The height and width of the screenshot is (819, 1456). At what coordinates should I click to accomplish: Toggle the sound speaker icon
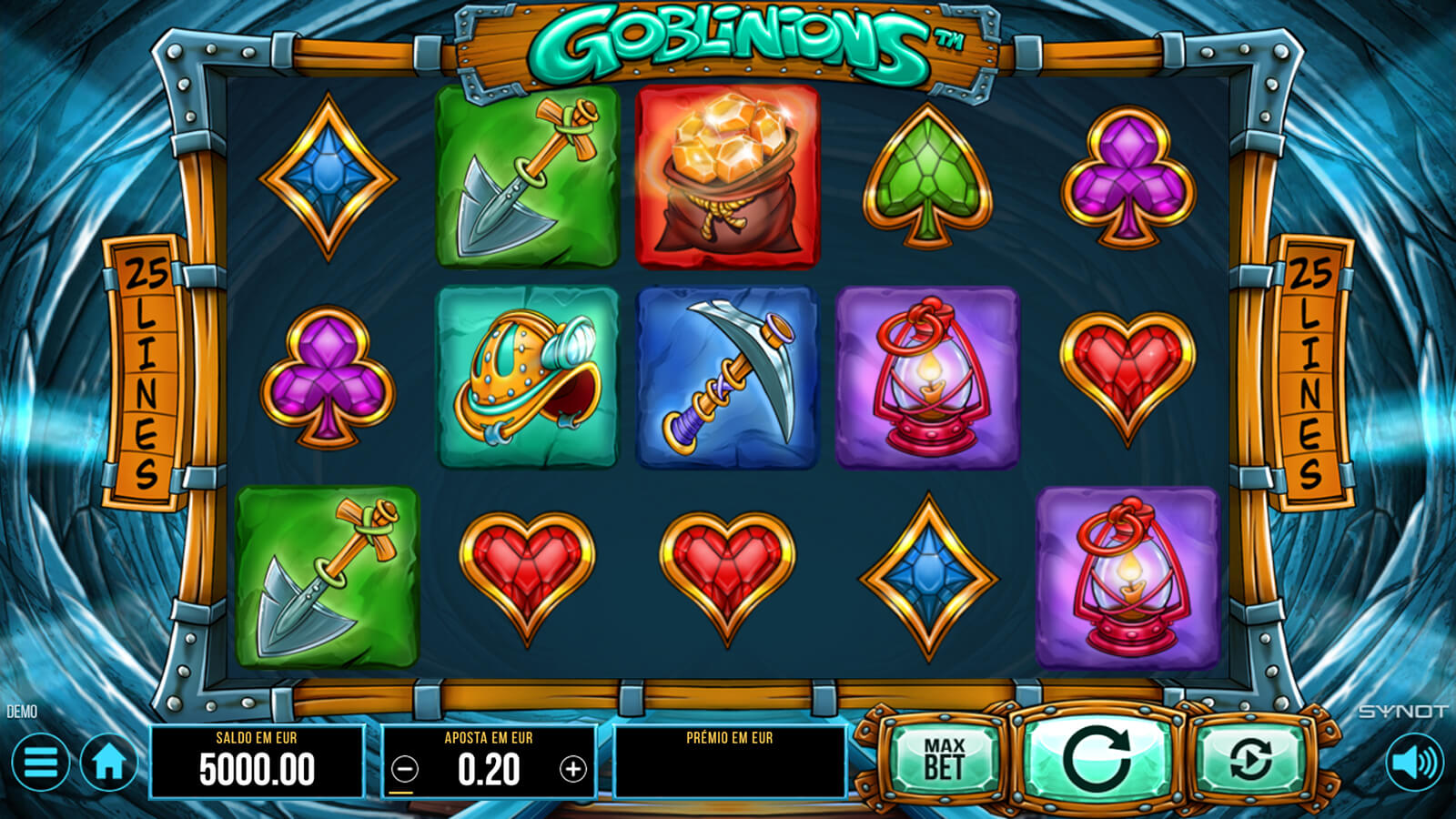click(x=1414, y=763)
